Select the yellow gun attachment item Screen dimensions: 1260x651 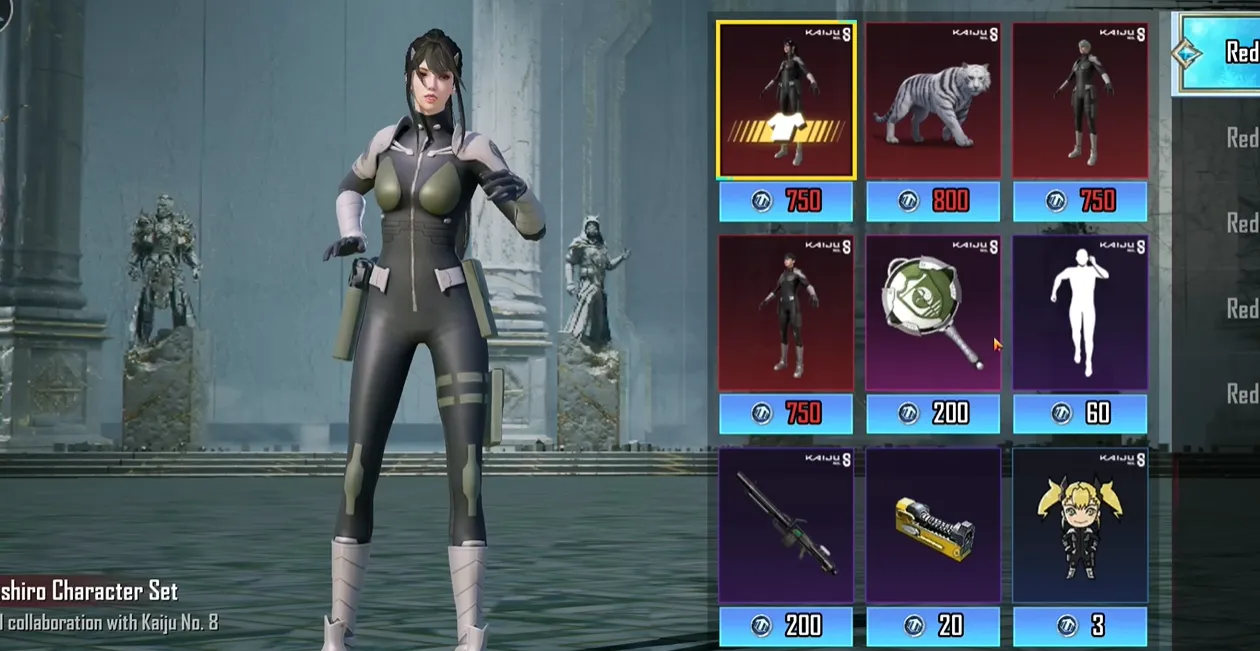[932, 525]
